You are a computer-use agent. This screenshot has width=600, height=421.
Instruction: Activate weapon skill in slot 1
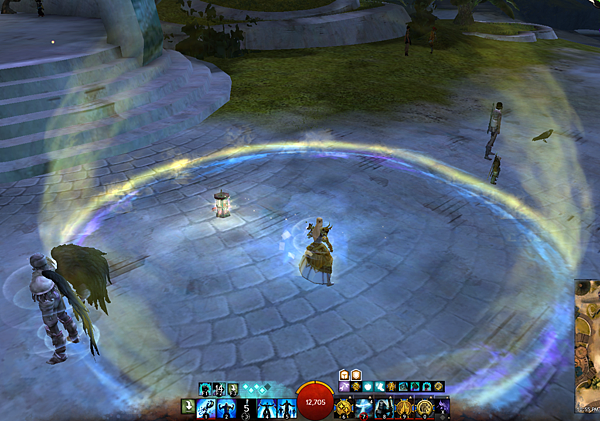point(206,407)
